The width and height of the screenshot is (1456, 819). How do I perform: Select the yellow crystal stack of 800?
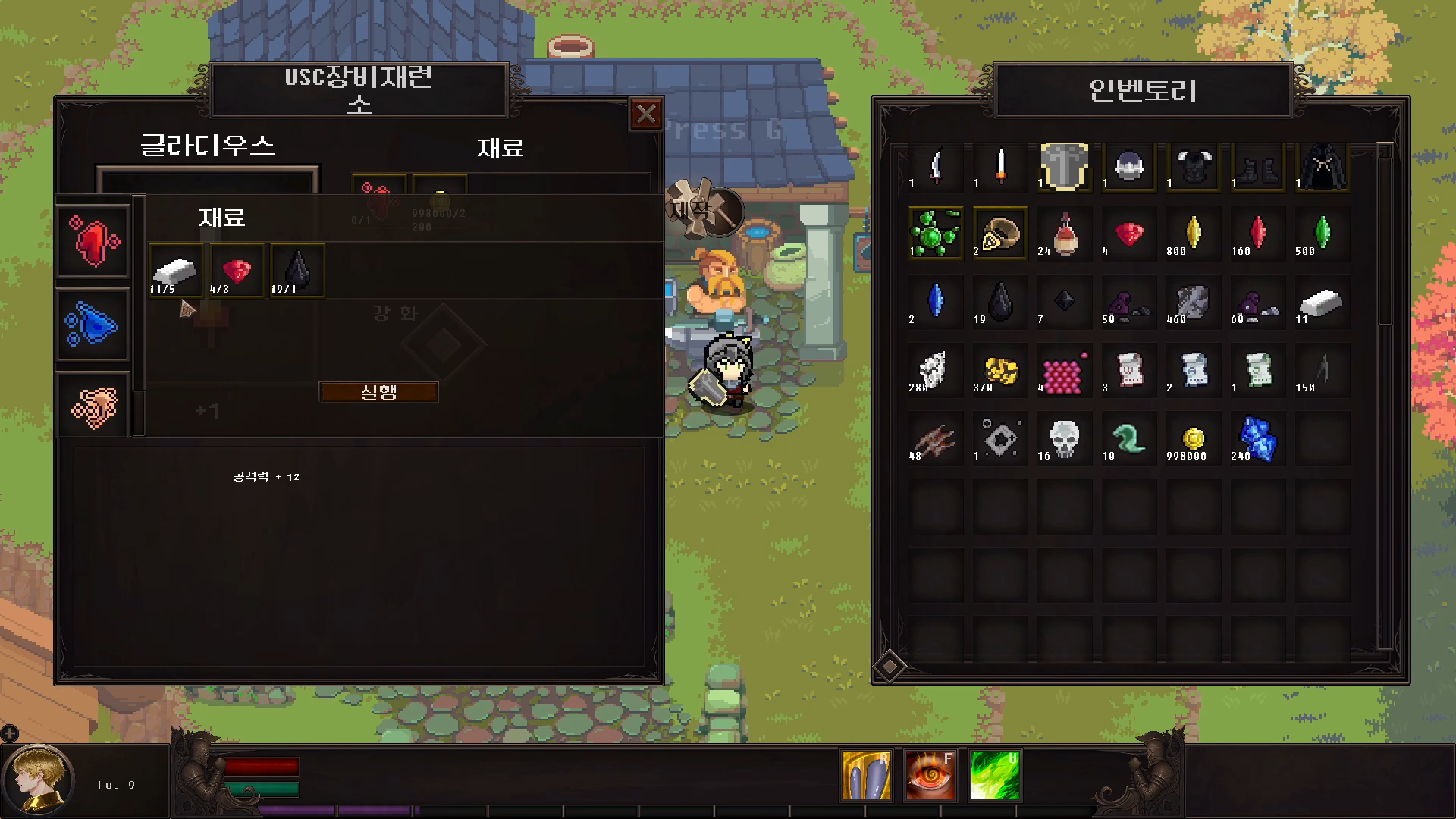click(1193, 234)
